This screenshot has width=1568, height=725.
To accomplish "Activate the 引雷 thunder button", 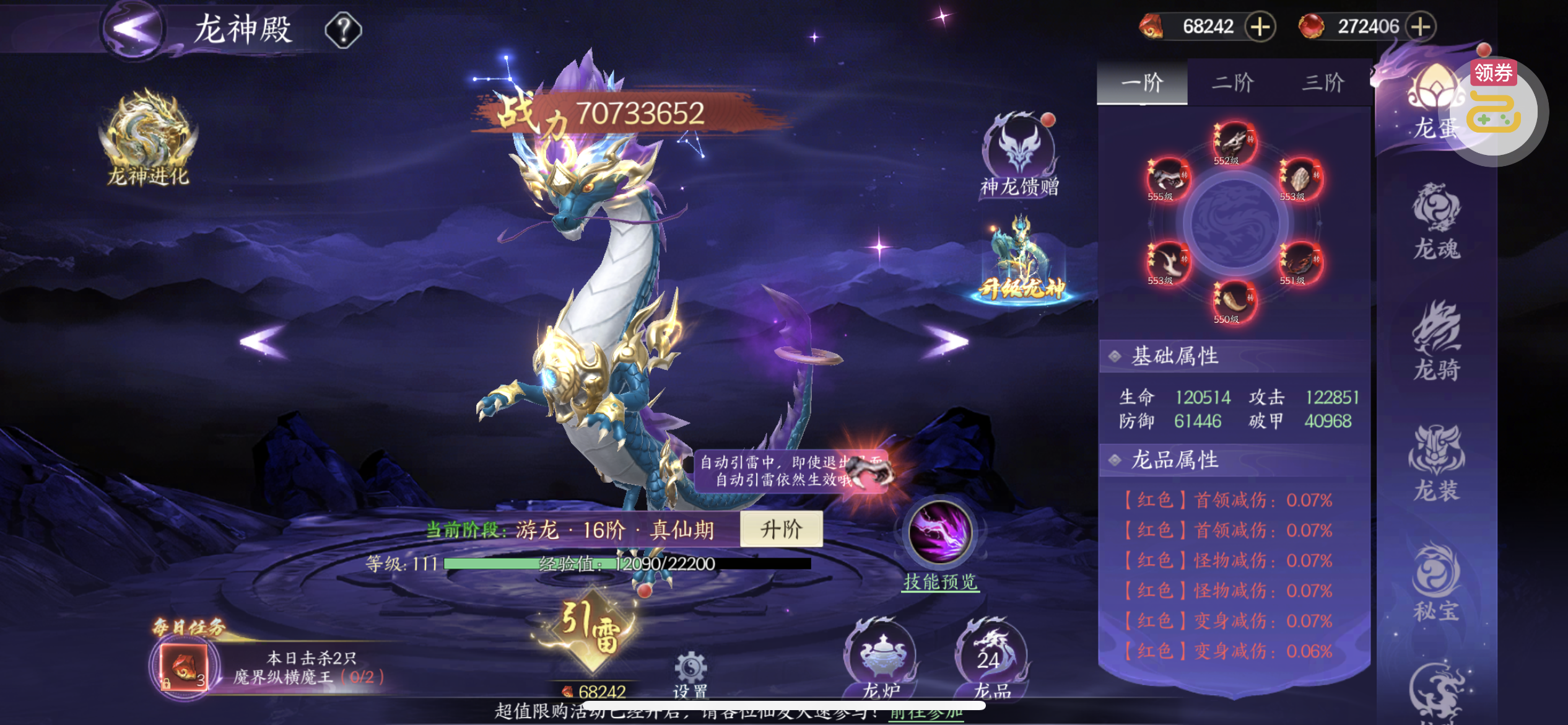I will [591, 629].
